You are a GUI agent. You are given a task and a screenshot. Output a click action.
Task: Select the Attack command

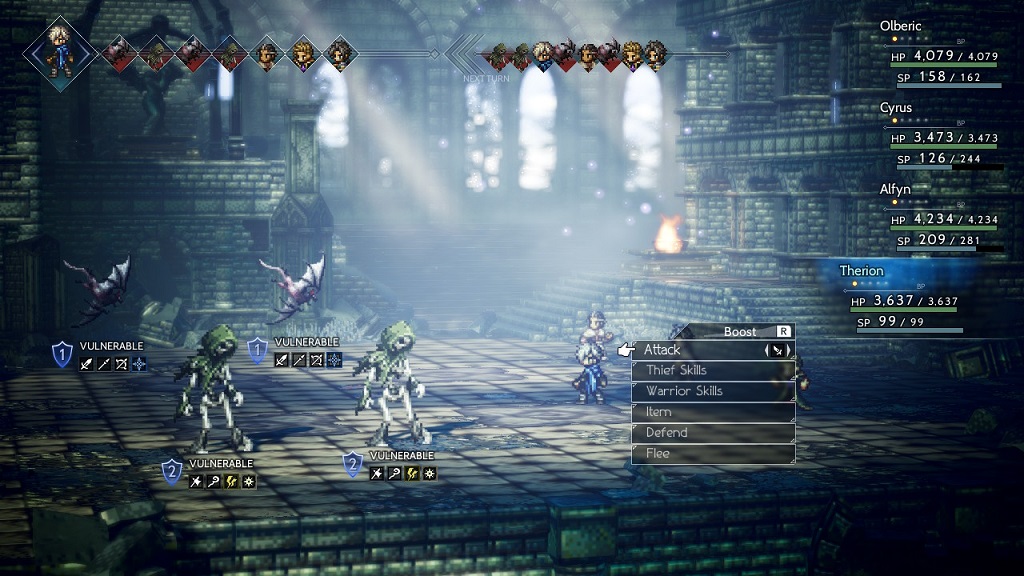700,350
